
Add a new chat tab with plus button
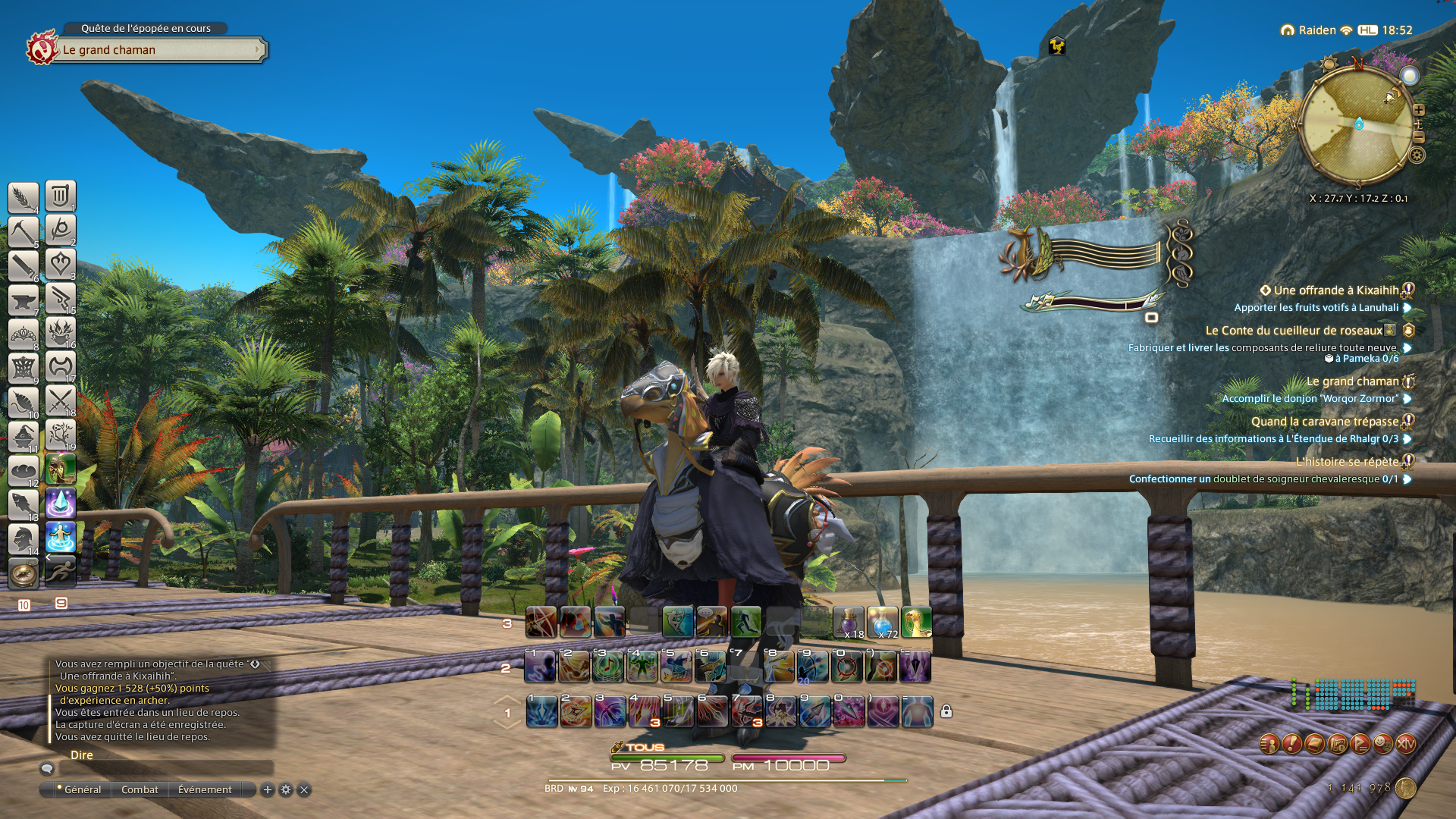tap(268, 789)
